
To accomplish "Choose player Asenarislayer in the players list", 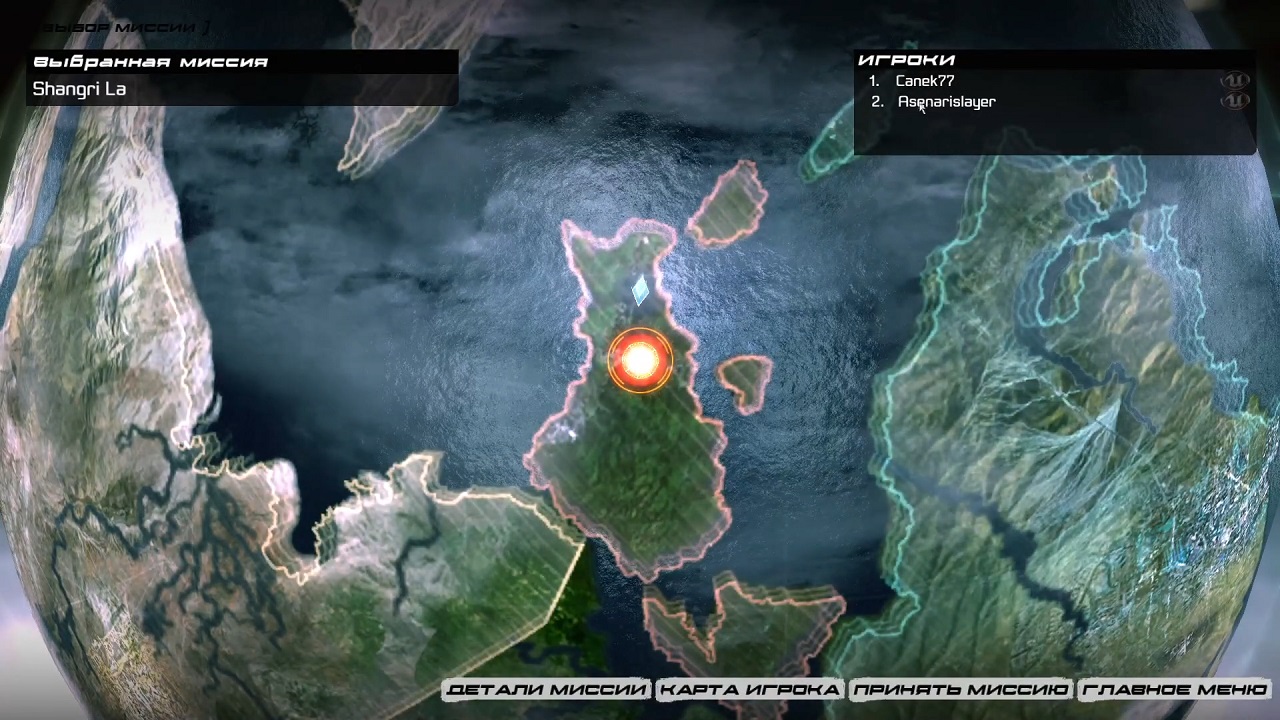I will click(x=946, y=101).
